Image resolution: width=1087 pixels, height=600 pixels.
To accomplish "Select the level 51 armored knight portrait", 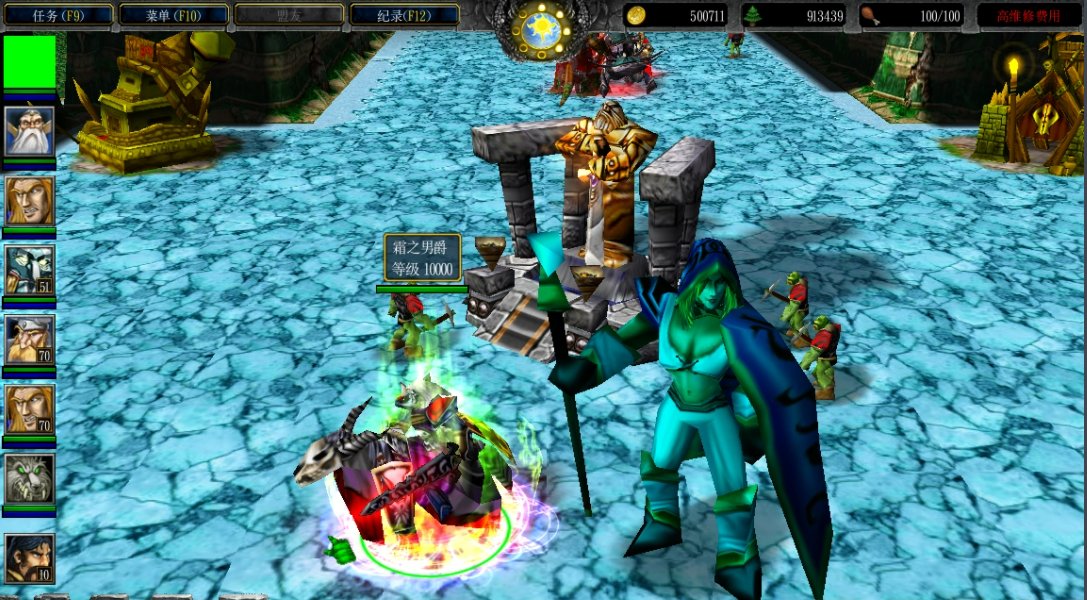I will (29, 270).
